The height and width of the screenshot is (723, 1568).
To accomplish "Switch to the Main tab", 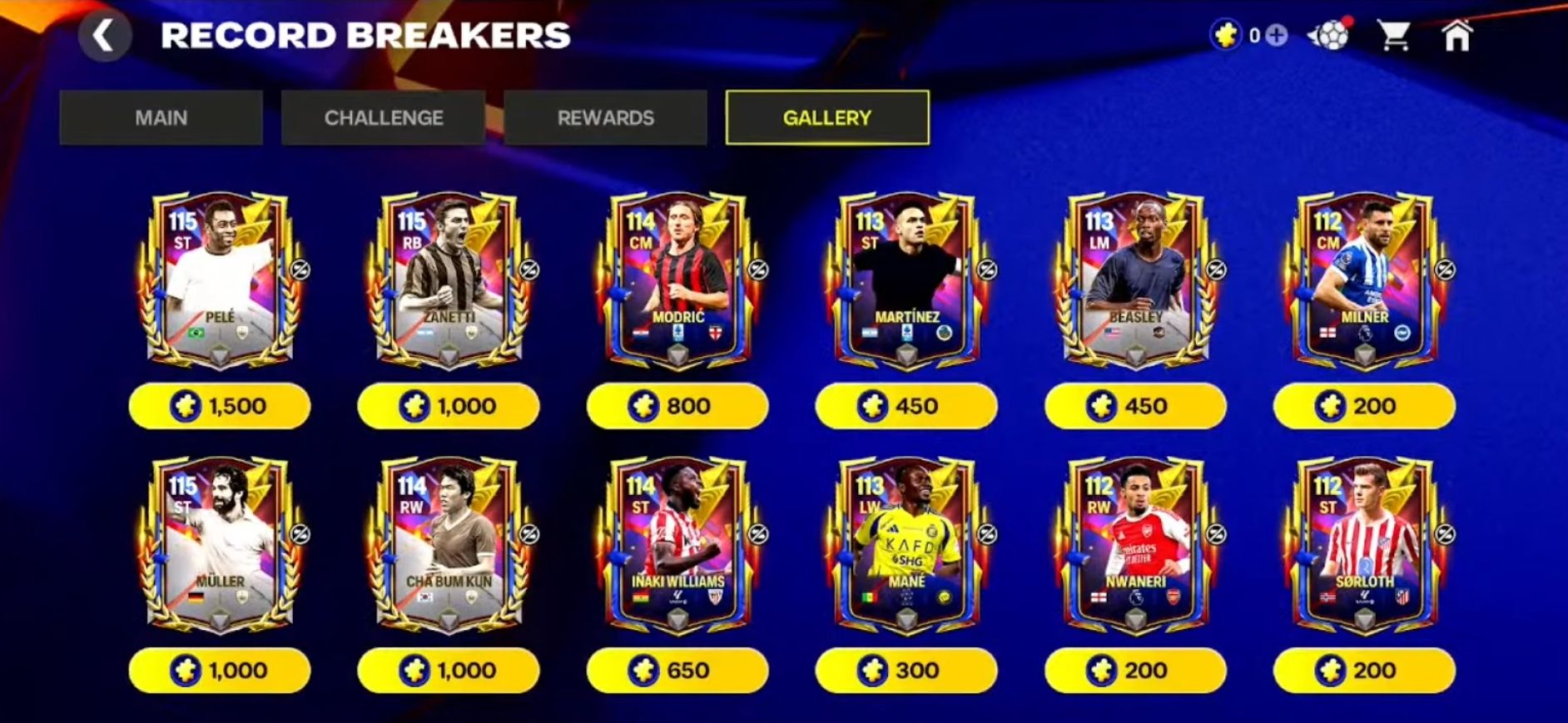I will [161, 118].
